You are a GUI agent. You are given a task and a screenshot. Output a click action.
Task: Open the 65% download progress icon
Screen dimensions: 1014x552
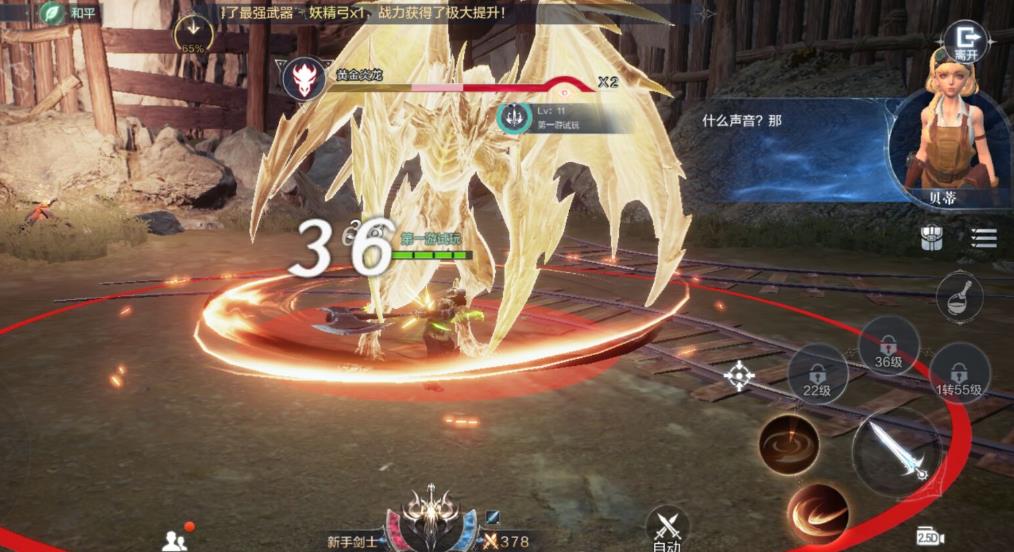click(x=193, y=34)
